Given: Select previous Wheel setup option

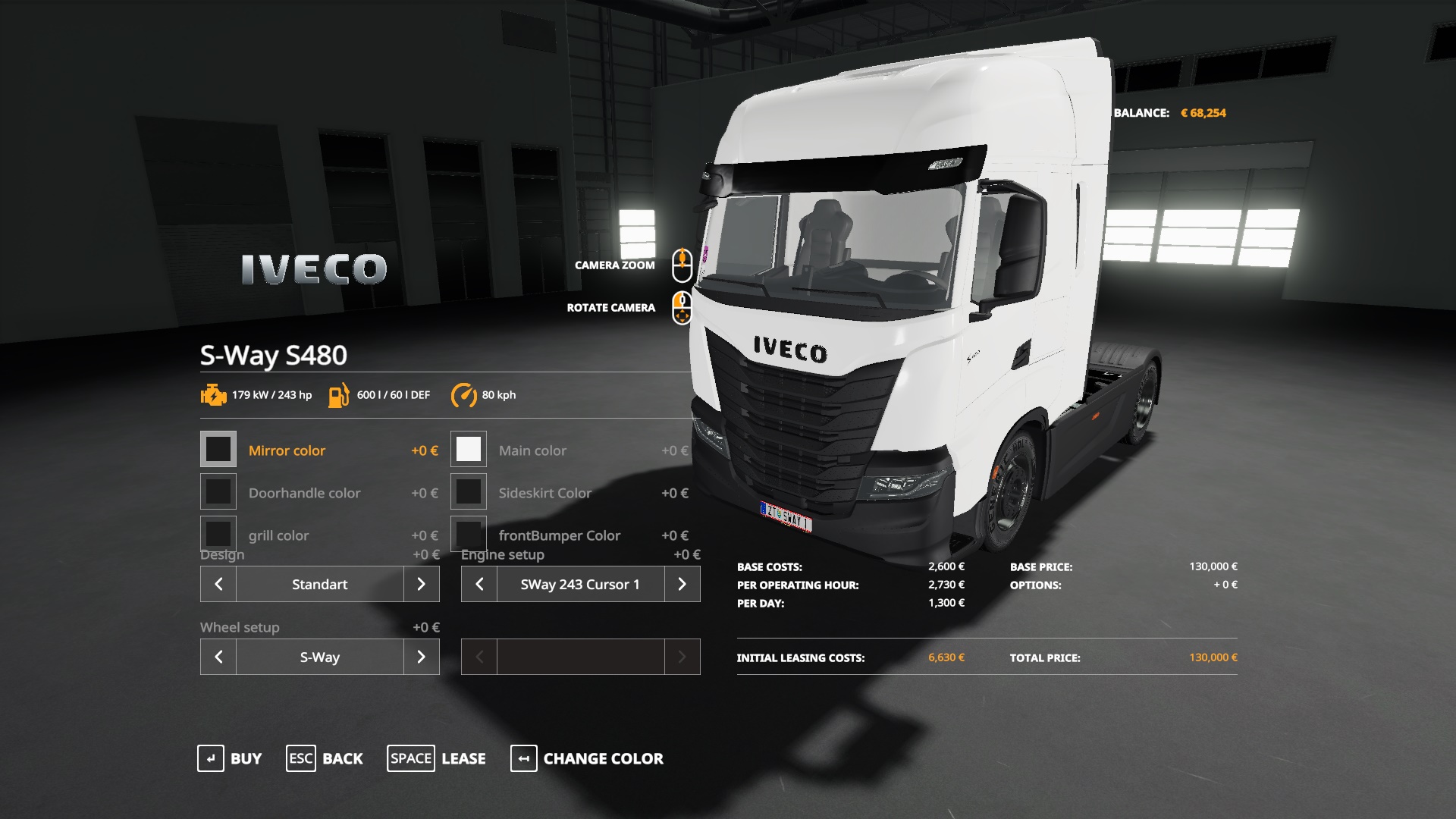Looking at the screenshot, I should pyautogui.click(x=218, y=657).
